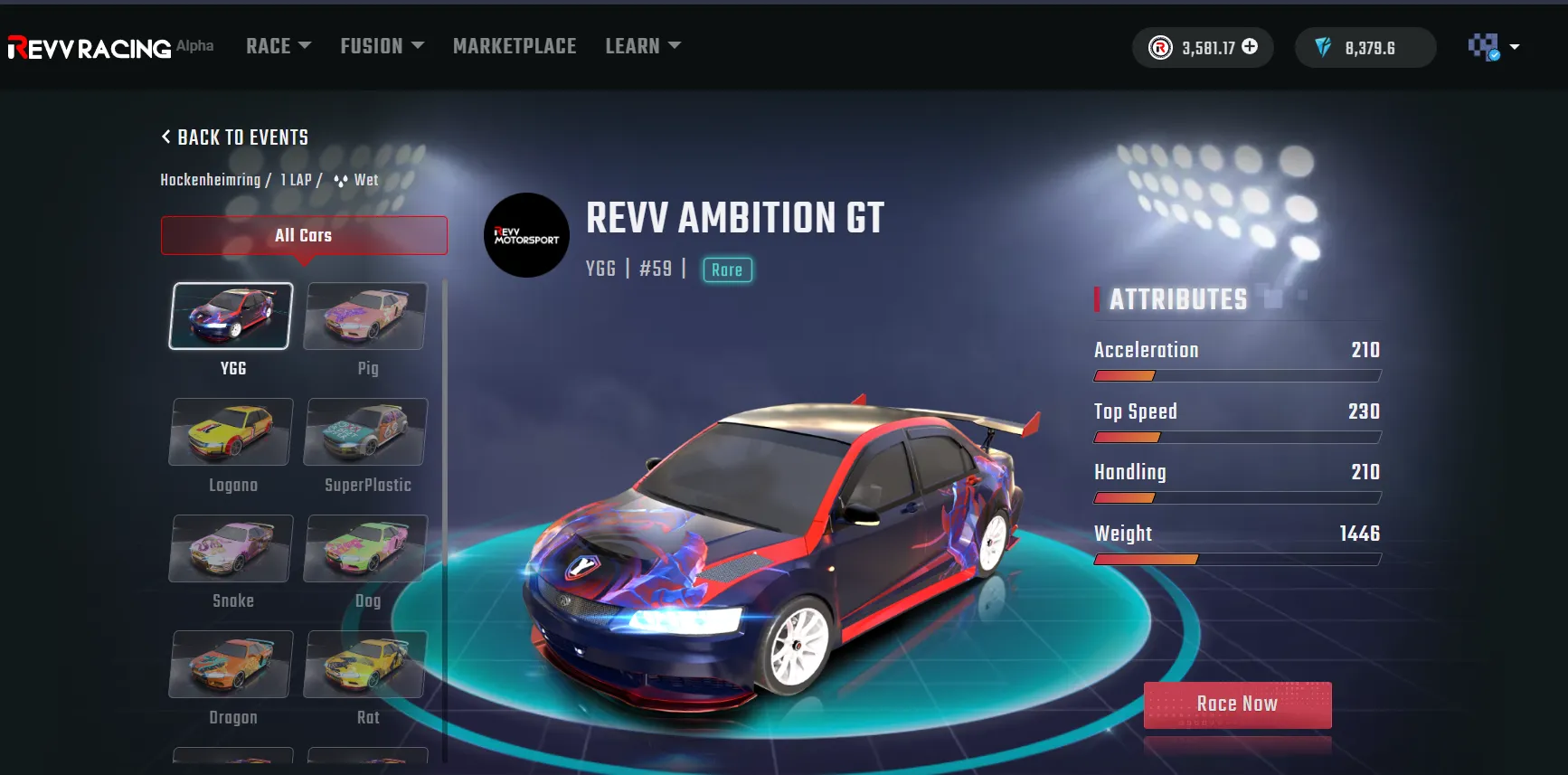Image resolution: width=1568 pixels, height=775 pixels.
Task: Go back using BACK TO EVENTS link
Action: 233,137
